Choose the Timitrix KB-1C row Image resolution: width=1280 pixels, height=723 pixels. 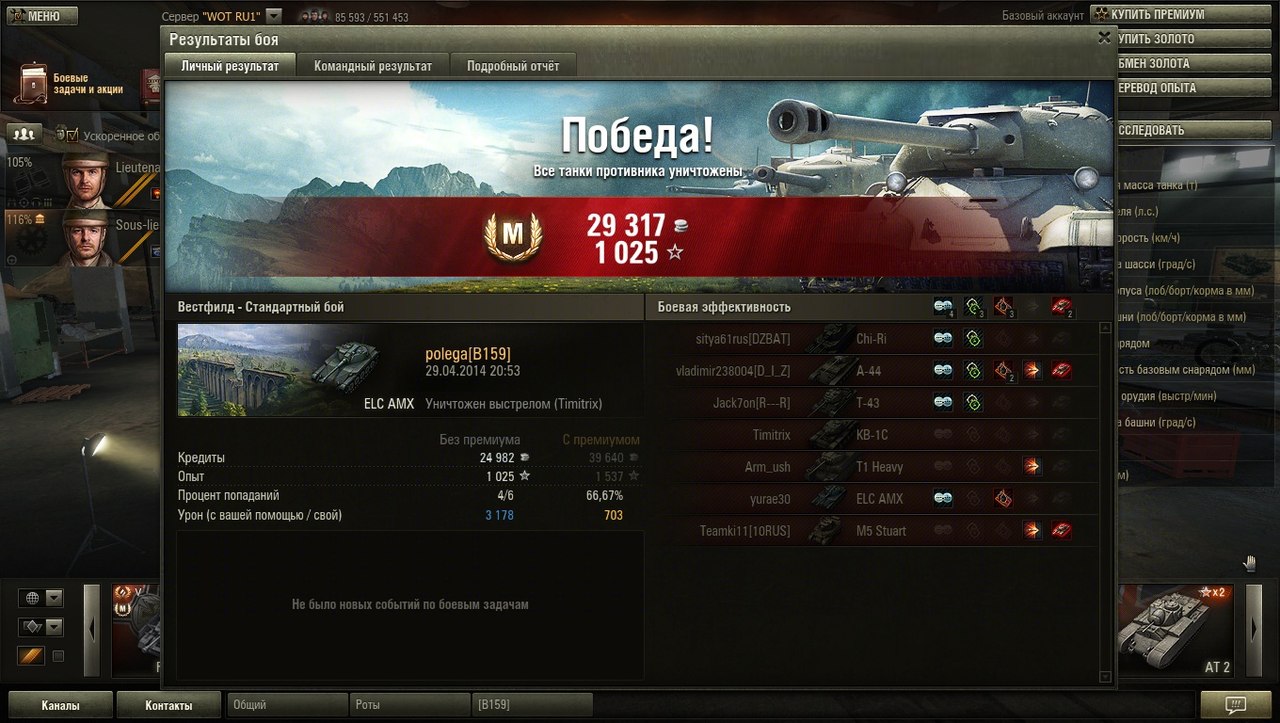(770, 435)
